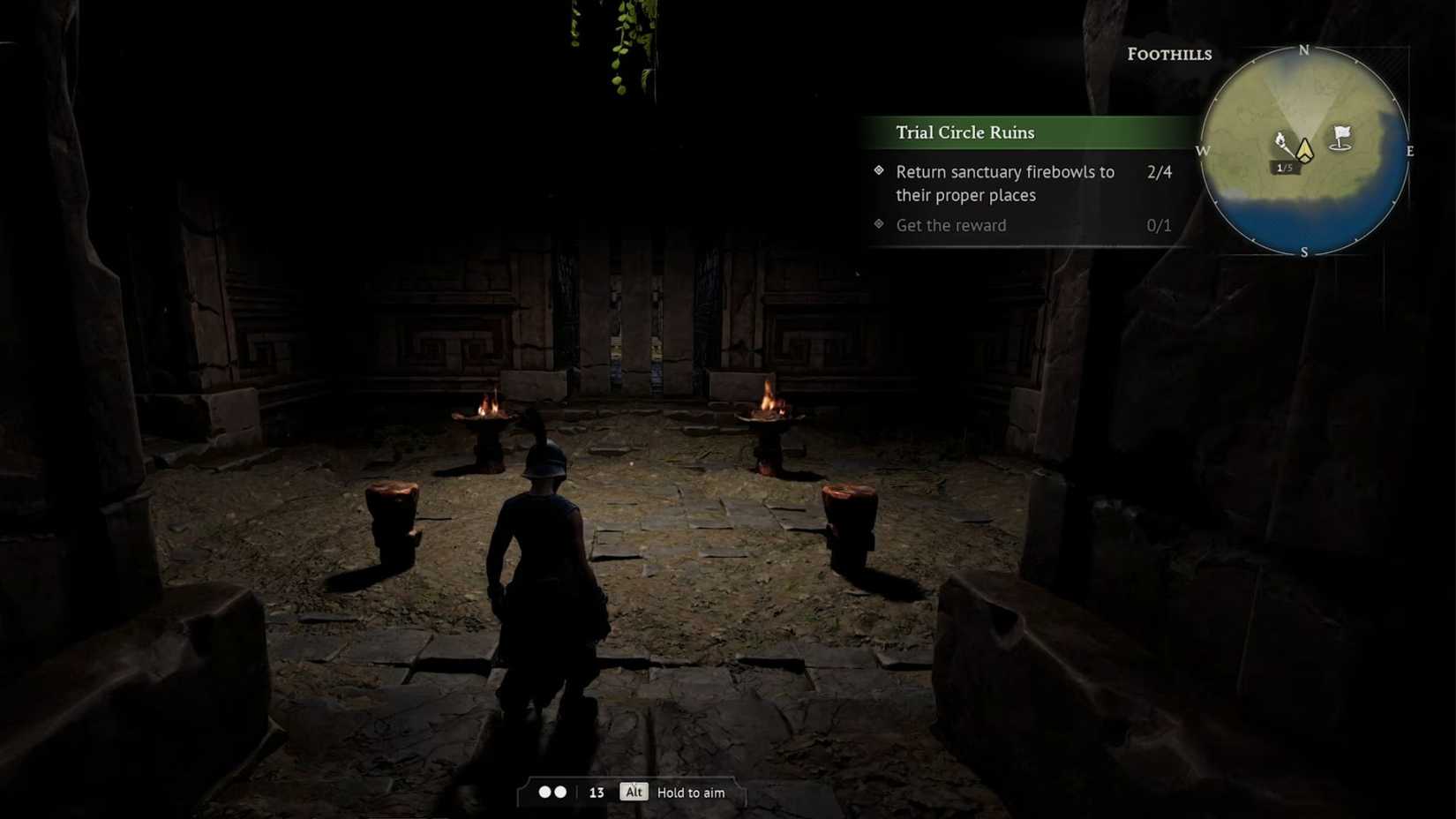Image resolution: width=1456 pixels, height=819 pixels.
Task: Toggle quest tracking on the Trial Circle Ruins banner
Action: [x=964, y=132]
